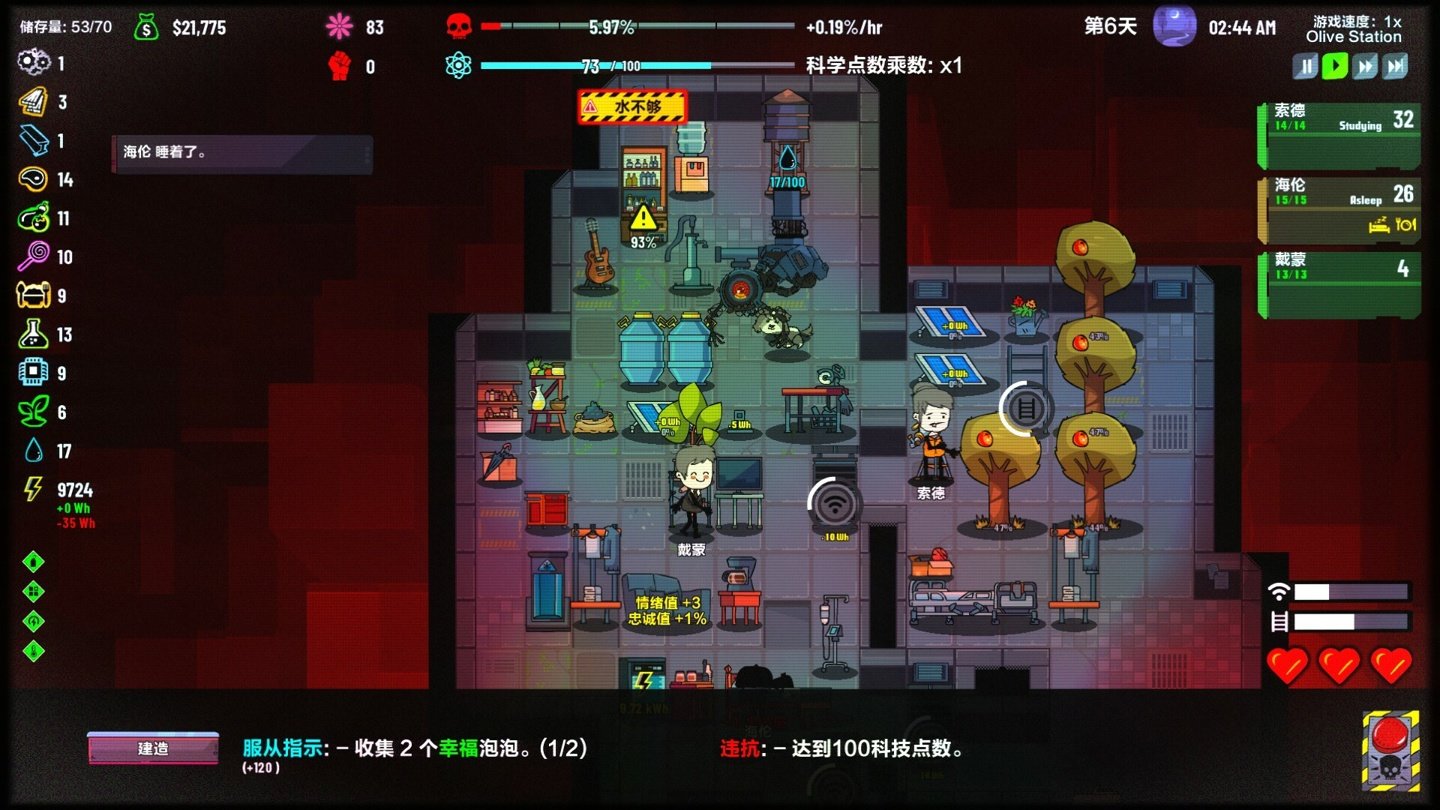Open the 建造 build menu

coord(153,748)
